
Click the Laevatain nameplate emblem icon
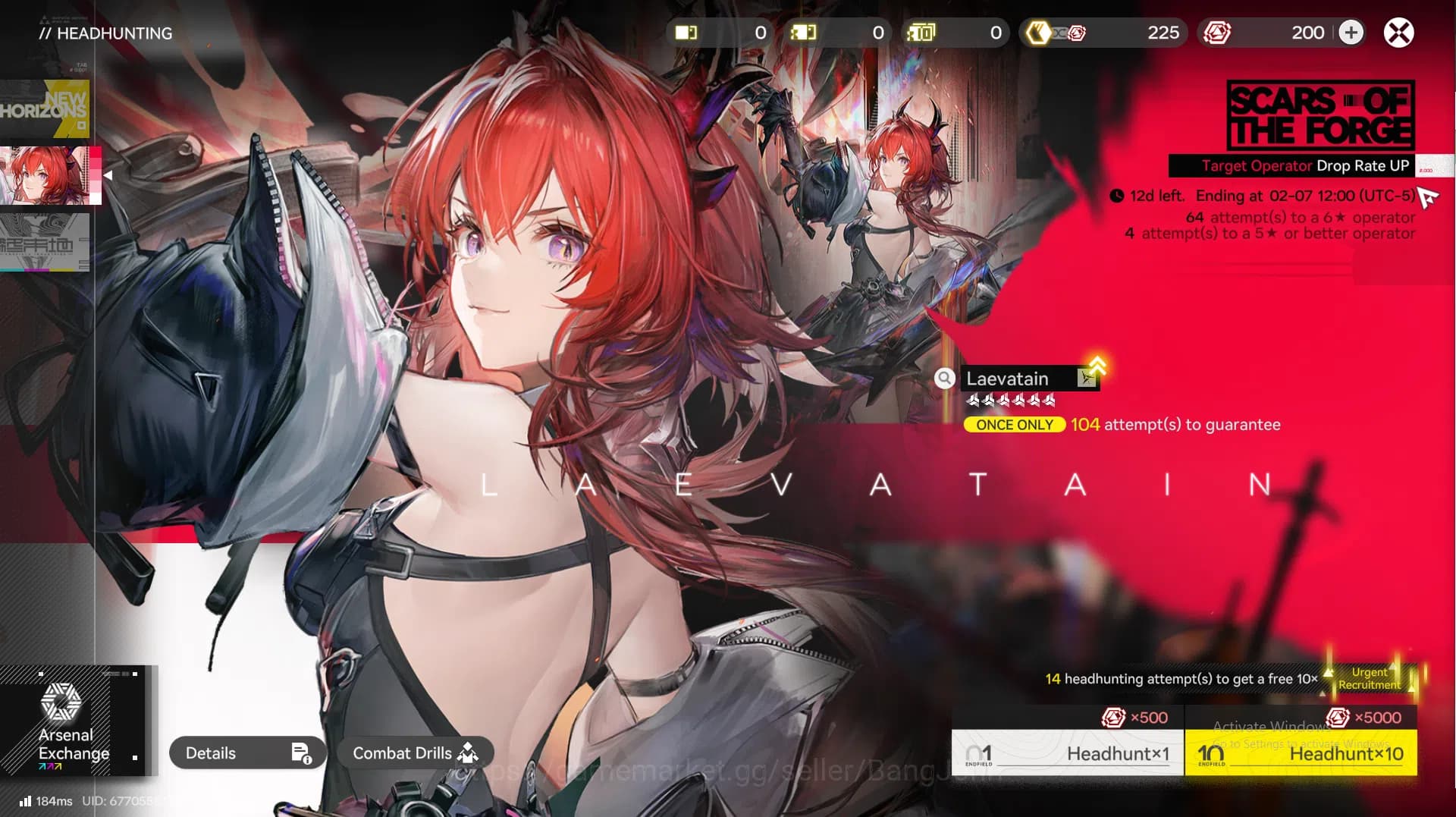1087,379
